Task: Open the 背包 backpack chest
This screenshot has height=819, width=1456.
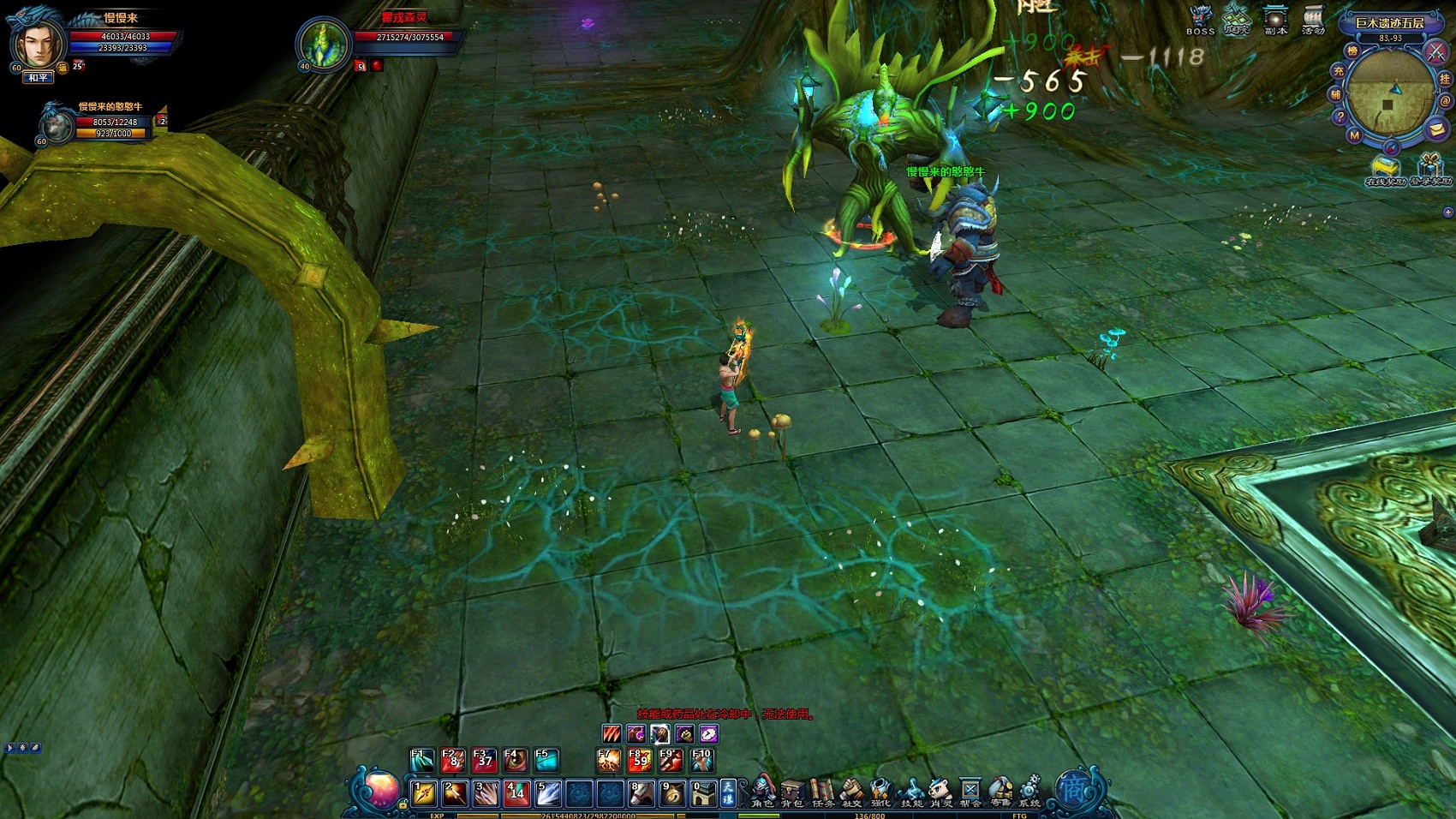Action: point(792,791)
